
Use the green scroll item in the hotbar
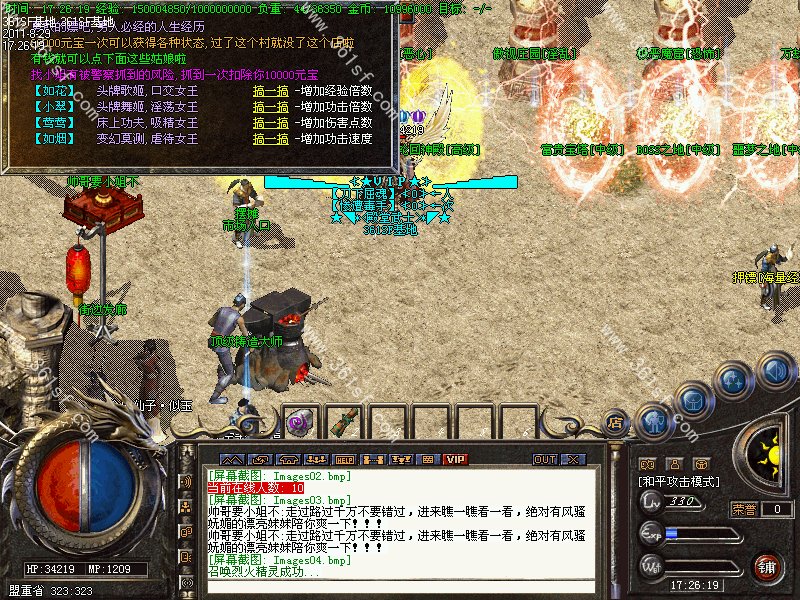(x=341, y=422)
